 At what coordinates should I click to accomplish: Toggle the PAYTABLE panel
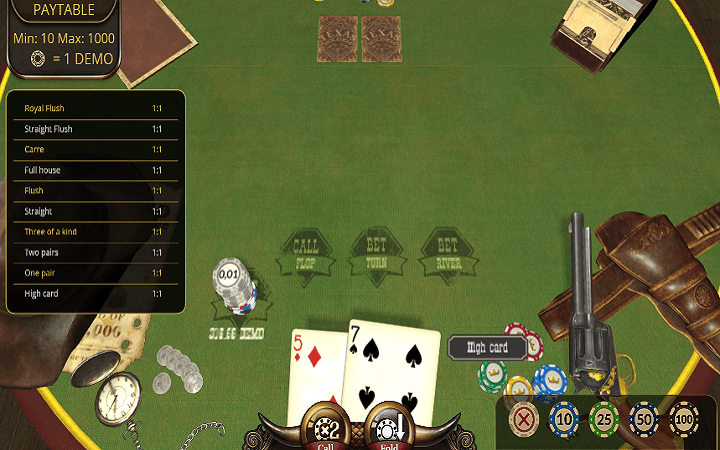tap(62, 10)
